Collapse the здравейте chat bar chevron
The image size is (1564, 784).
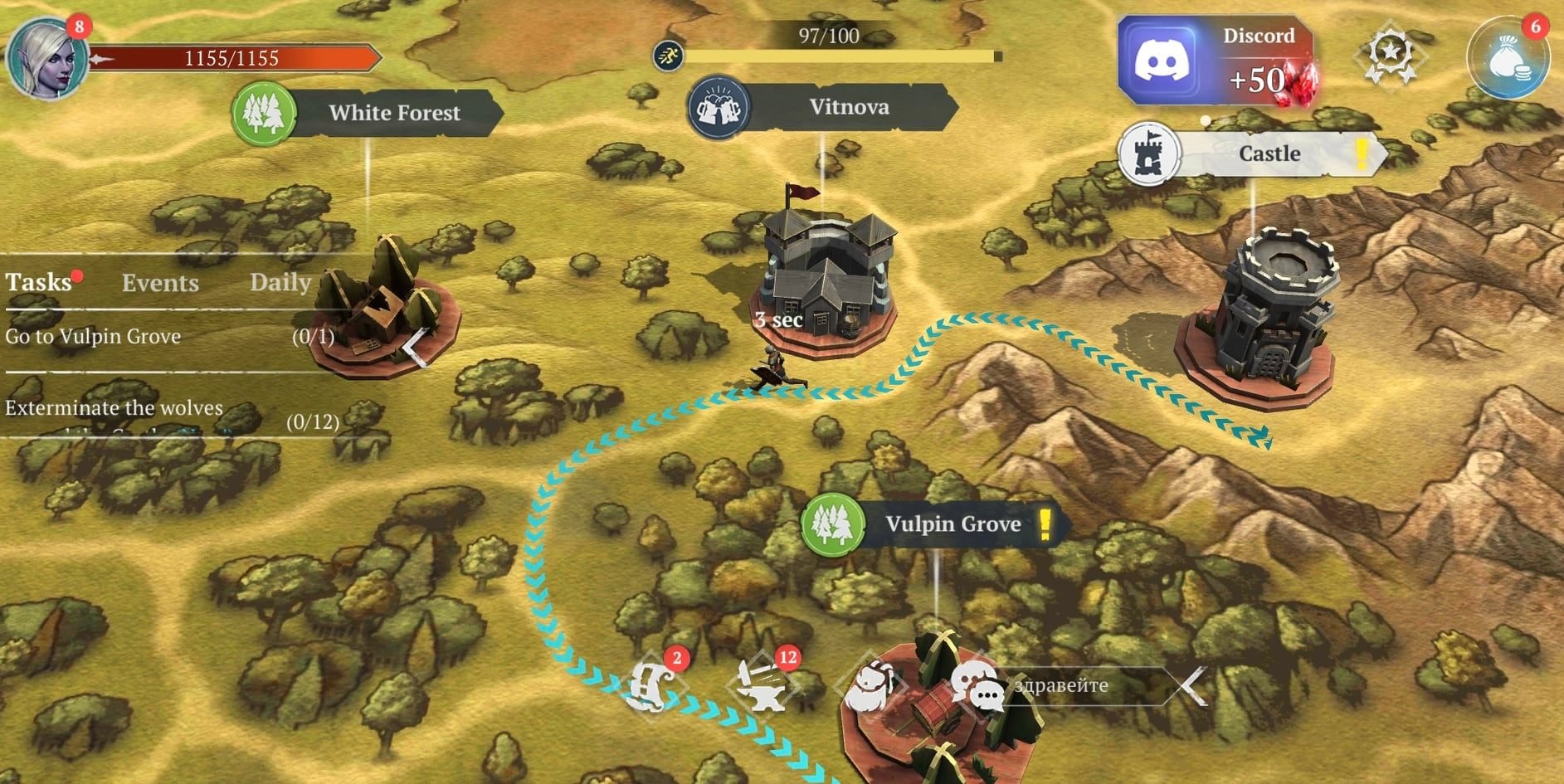[x=1190, y=685]
